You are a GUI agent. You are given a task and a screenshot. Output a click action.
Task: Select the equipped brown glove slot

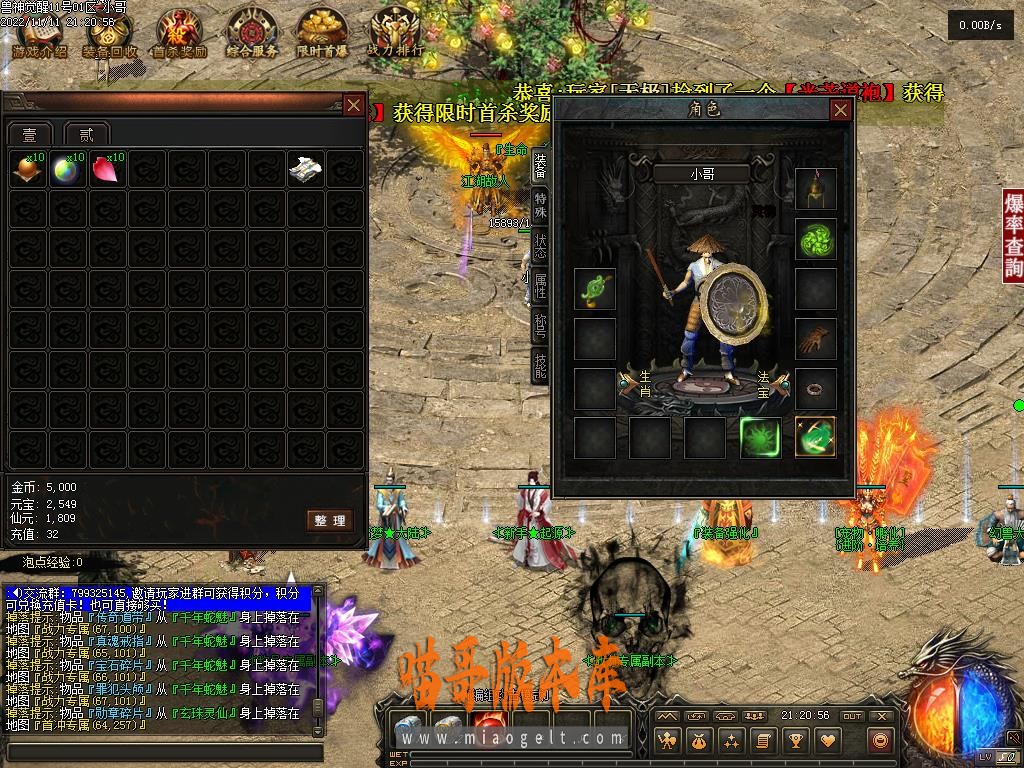pos(815,338)
